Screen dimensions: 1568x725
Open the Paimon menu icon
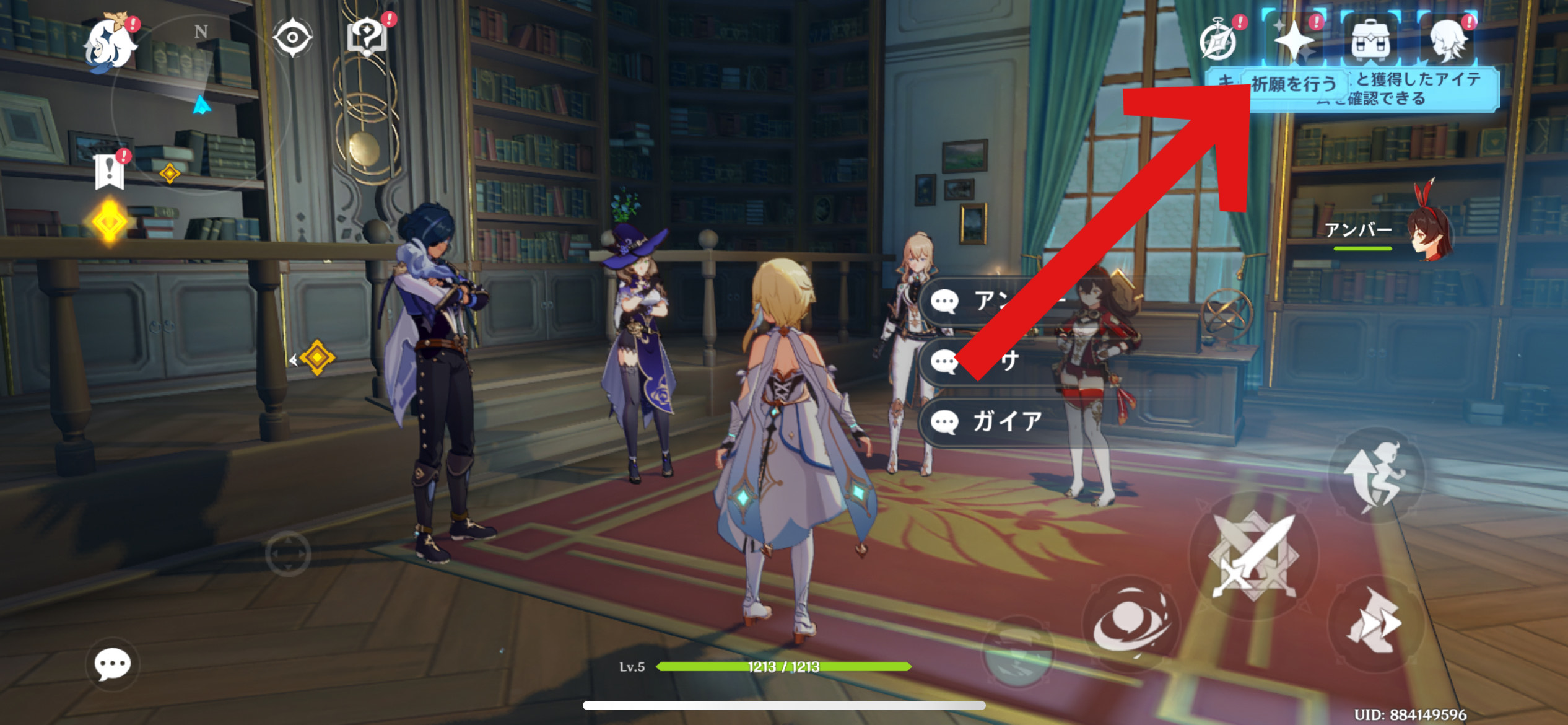[x=111, y=43]
